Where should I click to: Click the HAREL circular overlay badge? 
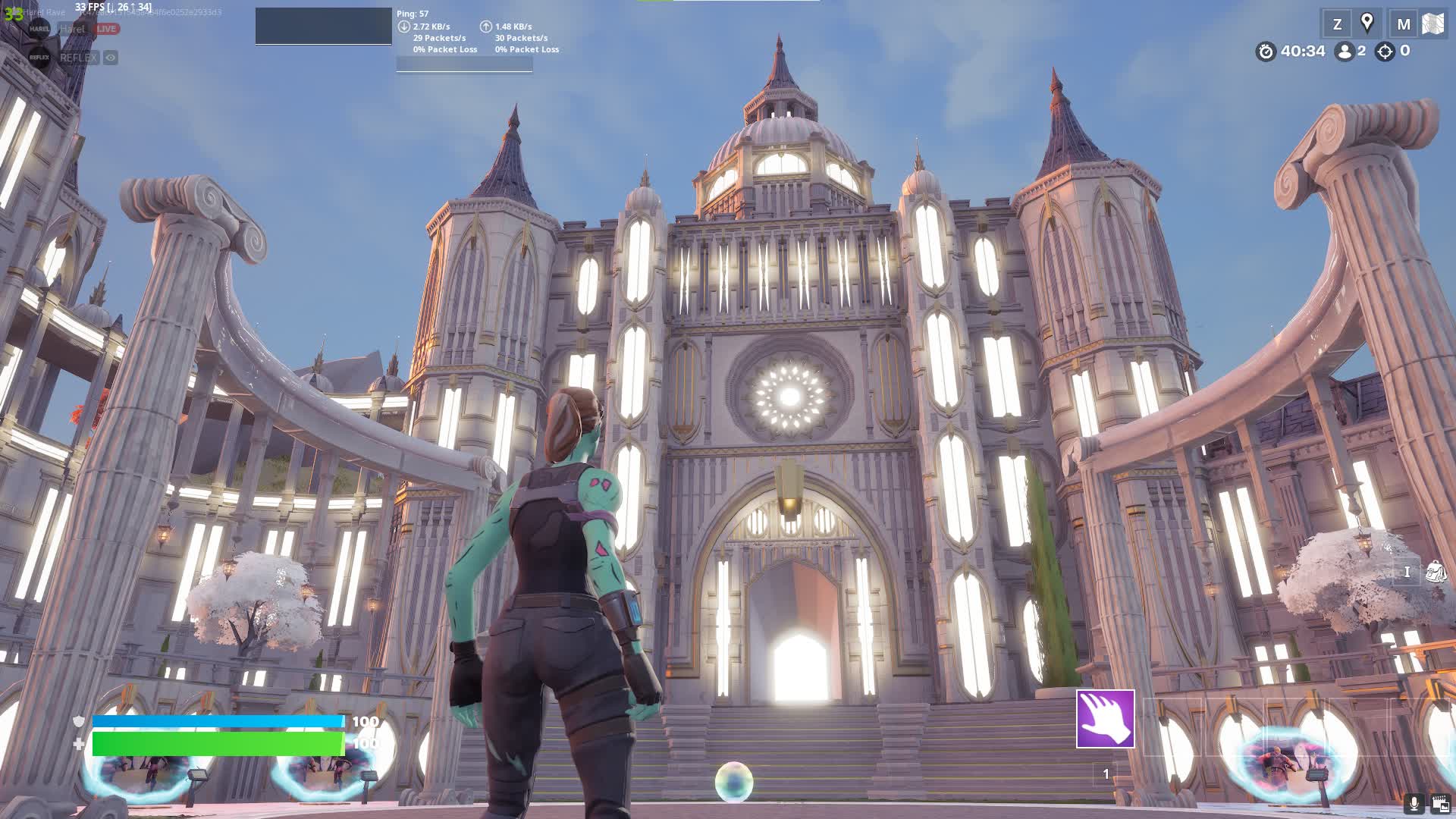(39, 28)
